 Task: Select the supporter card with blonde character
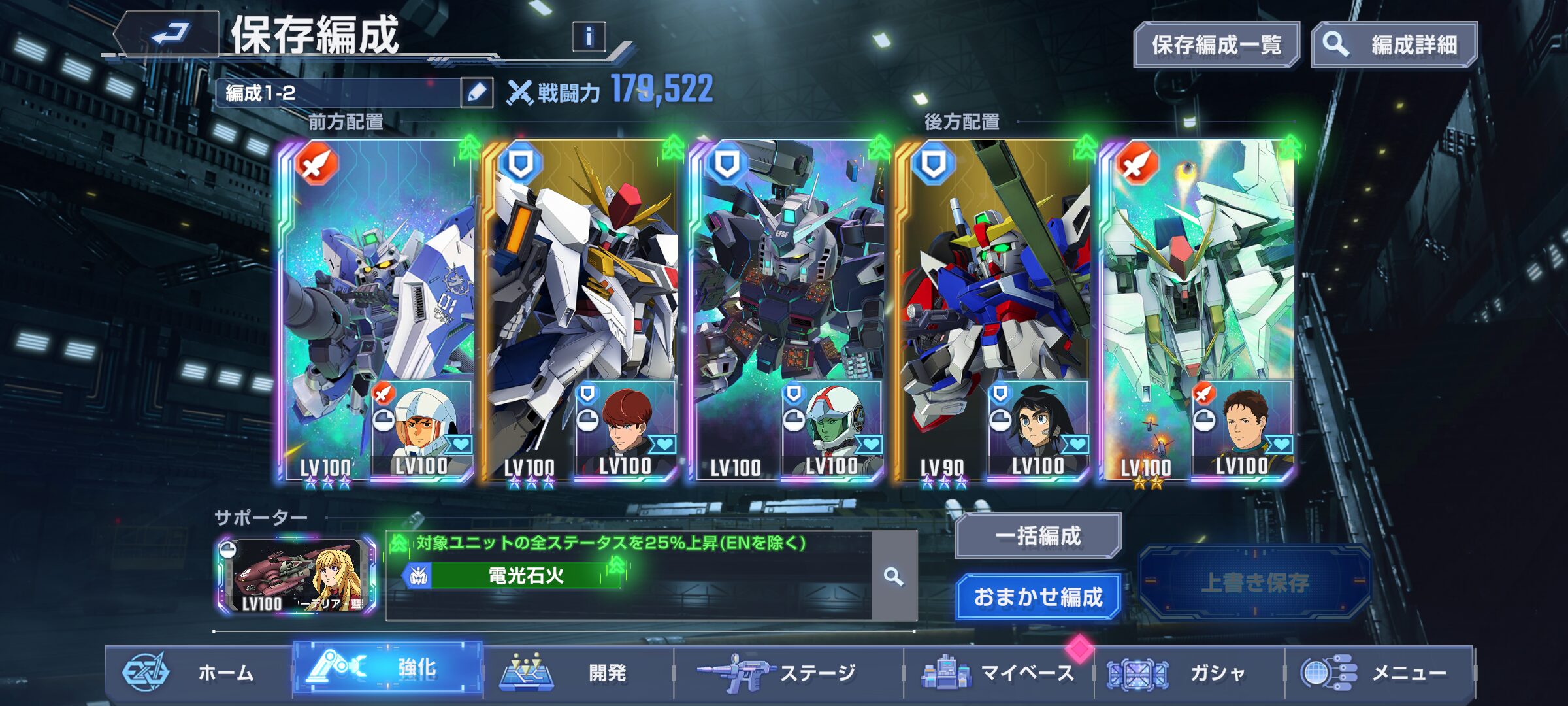(297, 576)
